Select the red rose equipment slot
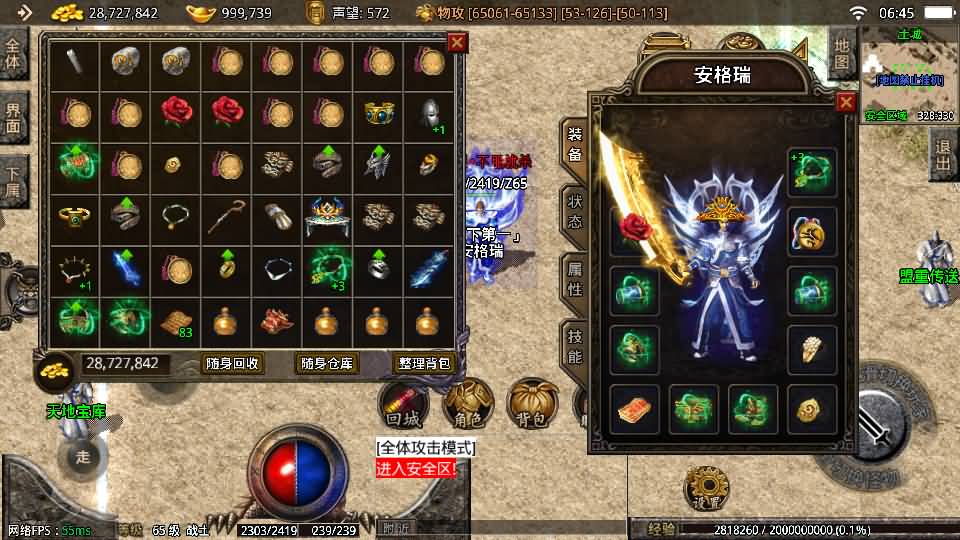This screenshot has height=540, width=960. [x=635, y=231]
